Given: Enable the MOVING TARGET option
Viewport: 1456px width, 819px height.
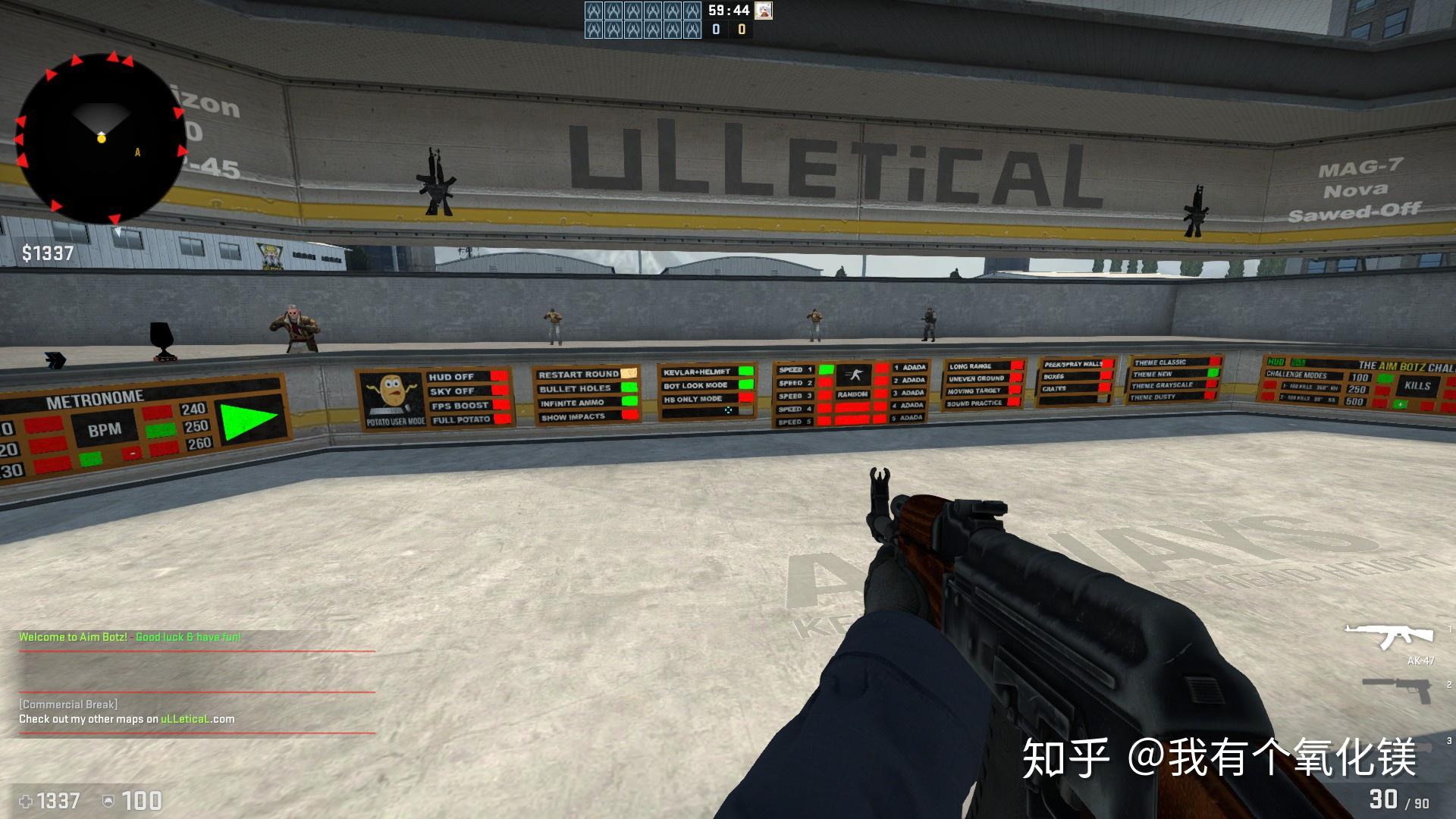Looking at the screenshot, I should coord(1017,390).
